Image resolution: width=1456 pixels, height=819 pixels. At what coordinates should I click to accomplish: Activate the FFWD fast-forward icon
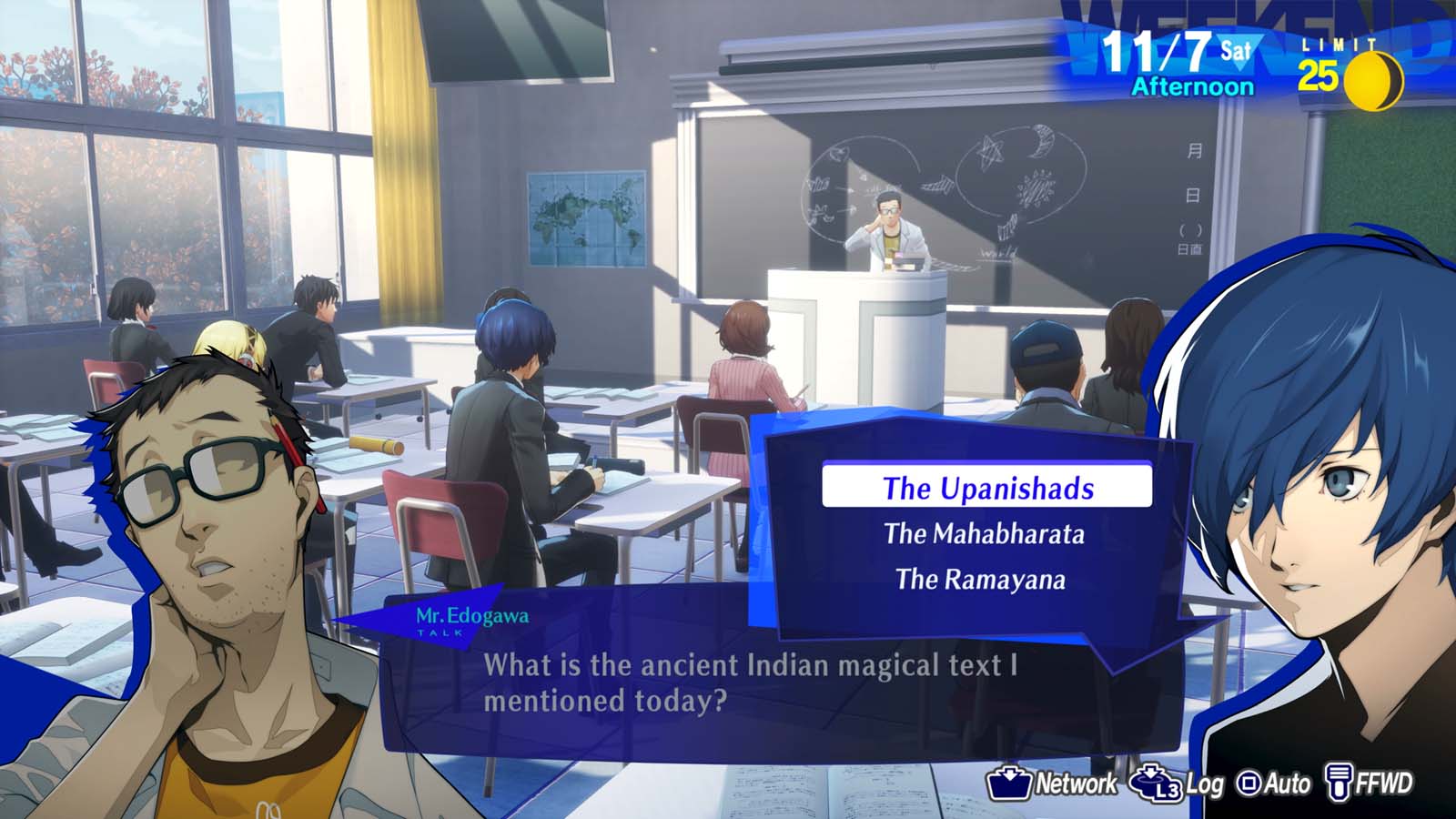[1338, 781]
